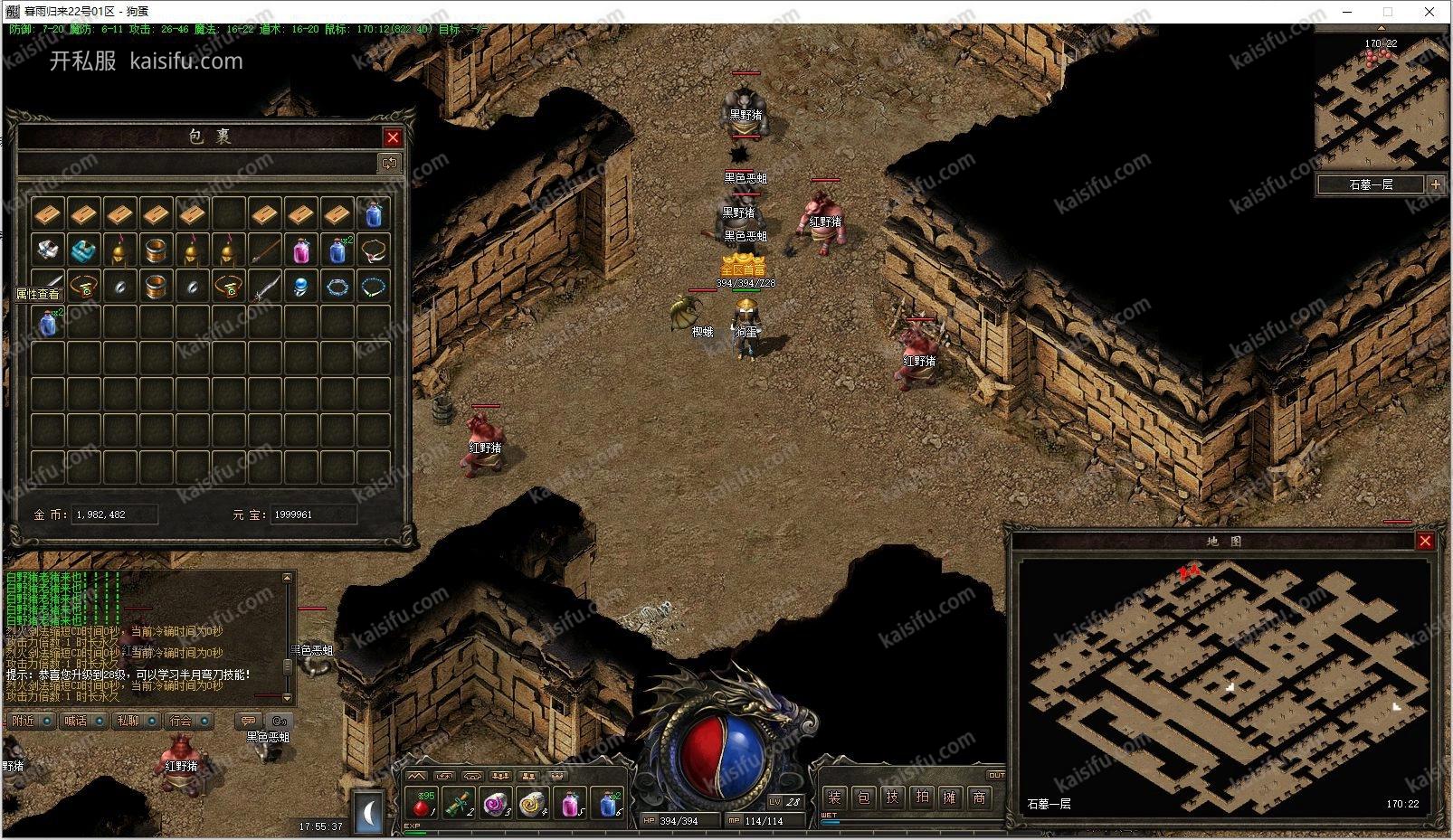Open the 拍 auction panel
Screen dimensions: 1453x840
[x=922, y=797]
